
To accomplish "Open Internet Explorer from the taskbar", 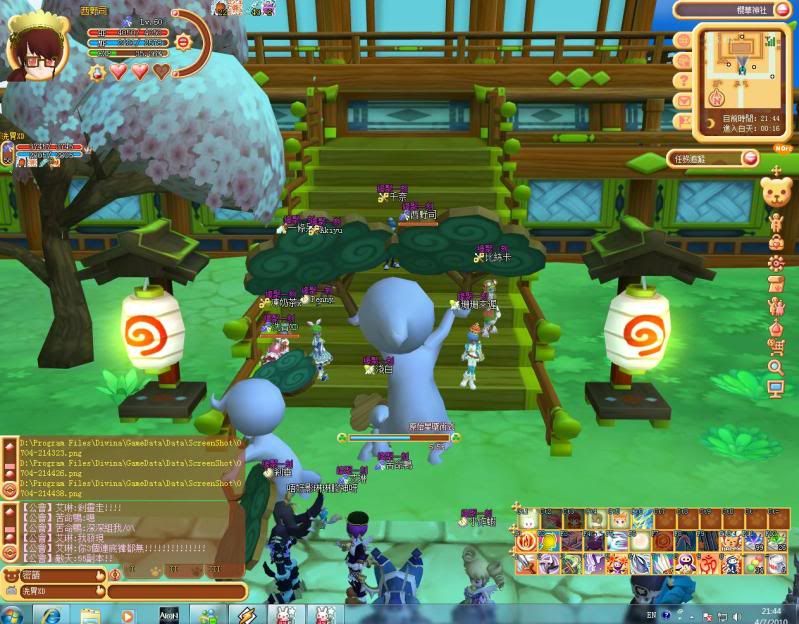I will point(52,613).
